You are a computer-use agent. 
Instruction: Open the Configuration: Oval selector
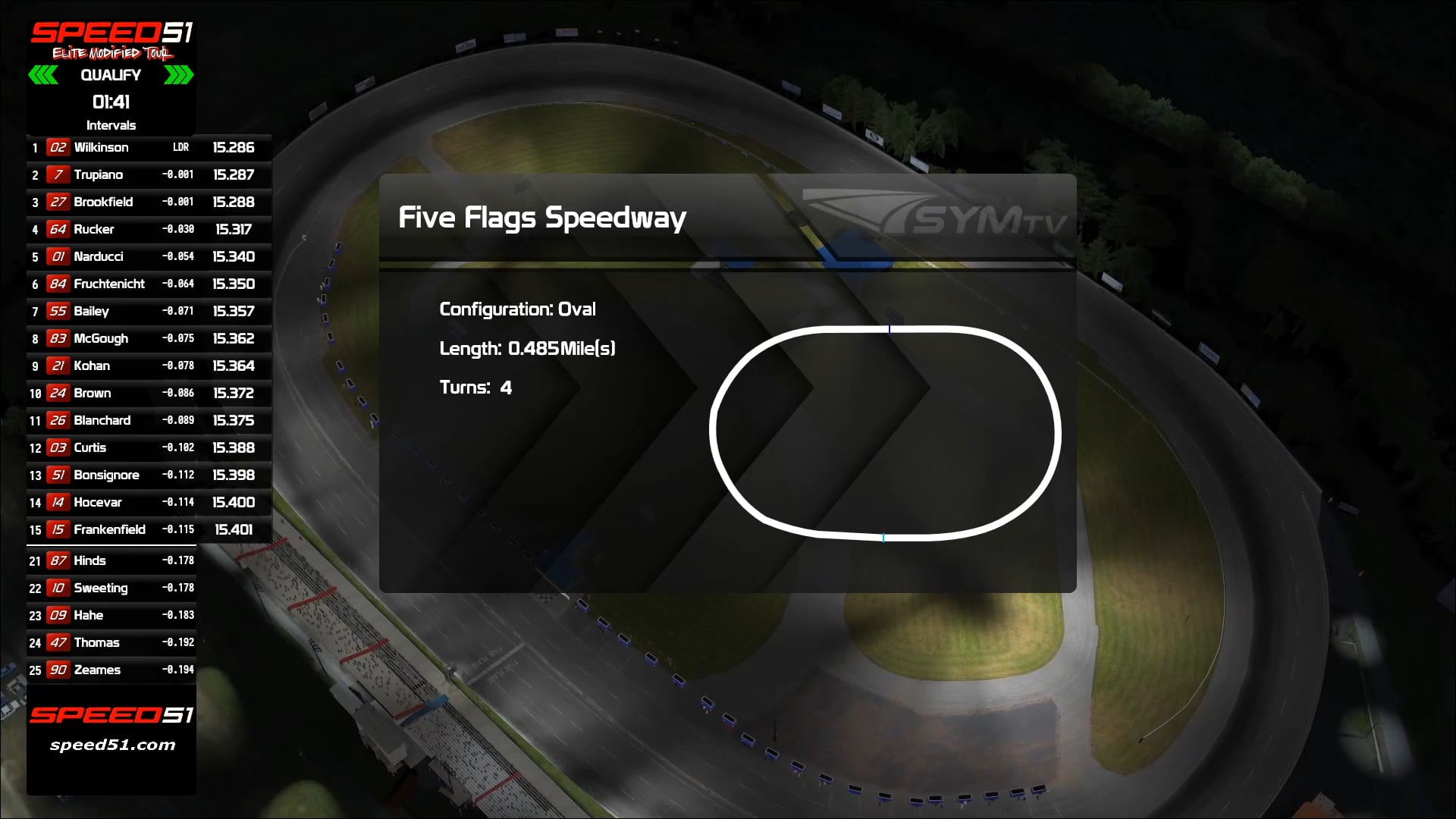[518, 309]
